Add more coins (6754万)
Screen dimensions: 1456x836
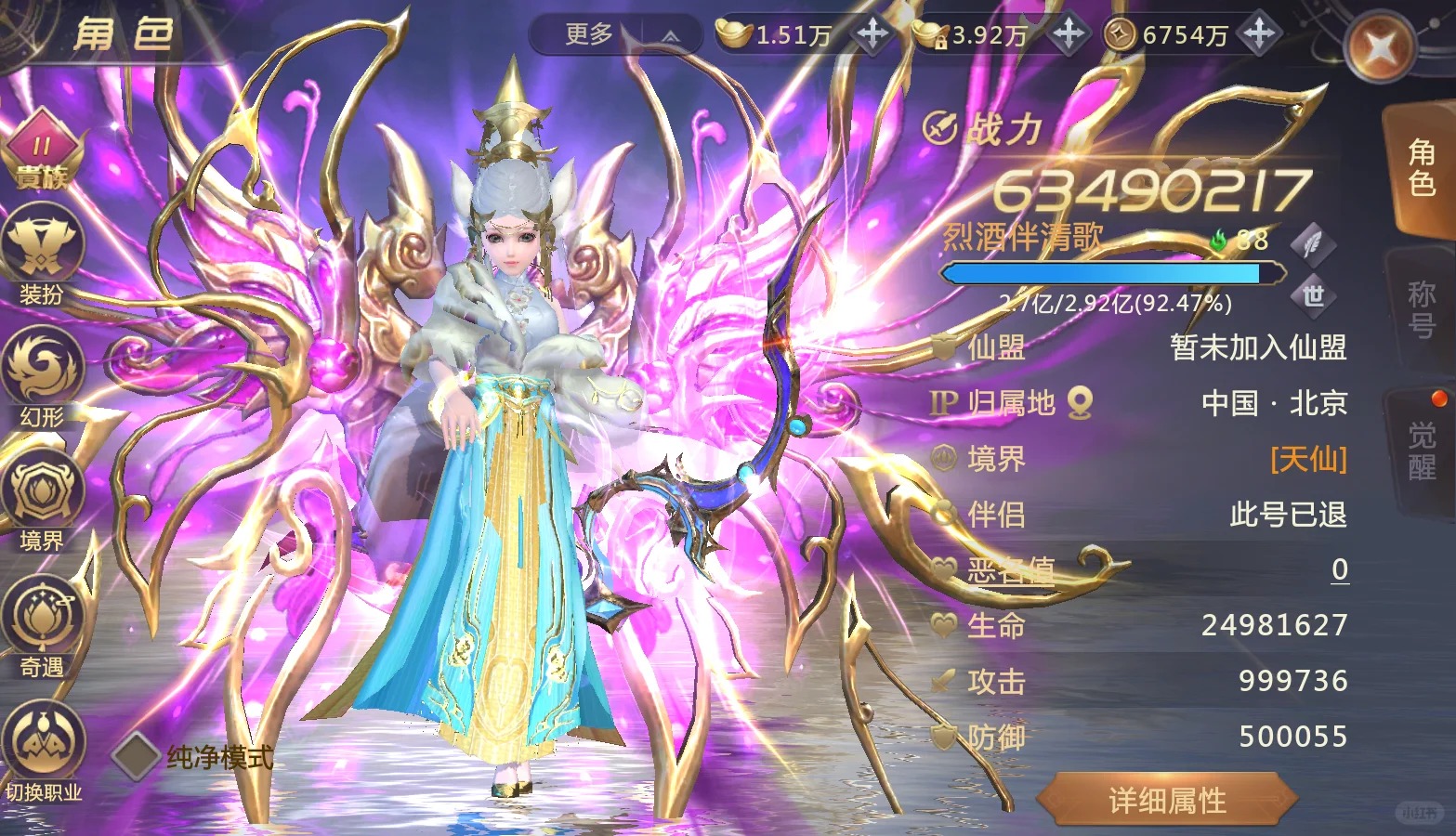(1259, 34)
